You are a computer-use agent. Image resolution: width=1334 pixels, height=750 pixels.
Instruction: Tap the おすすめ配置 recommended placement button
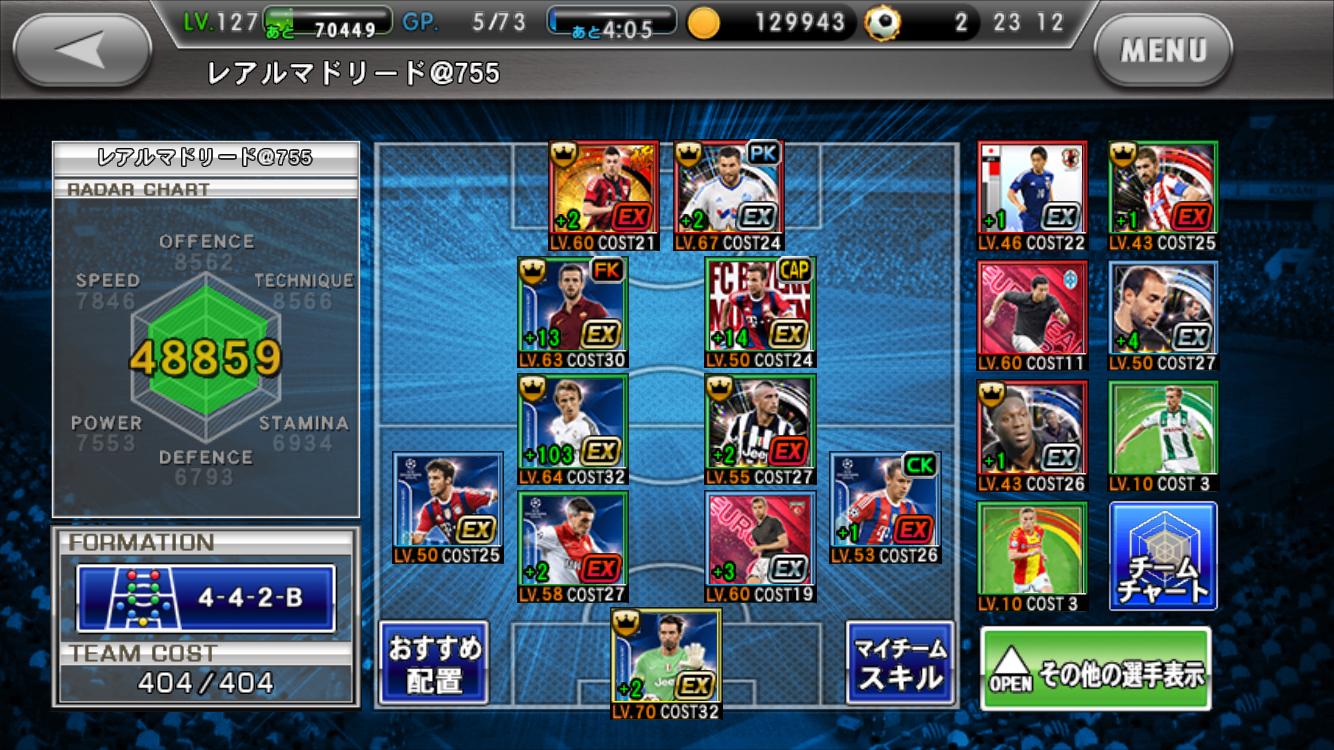[x=434, y=663]
